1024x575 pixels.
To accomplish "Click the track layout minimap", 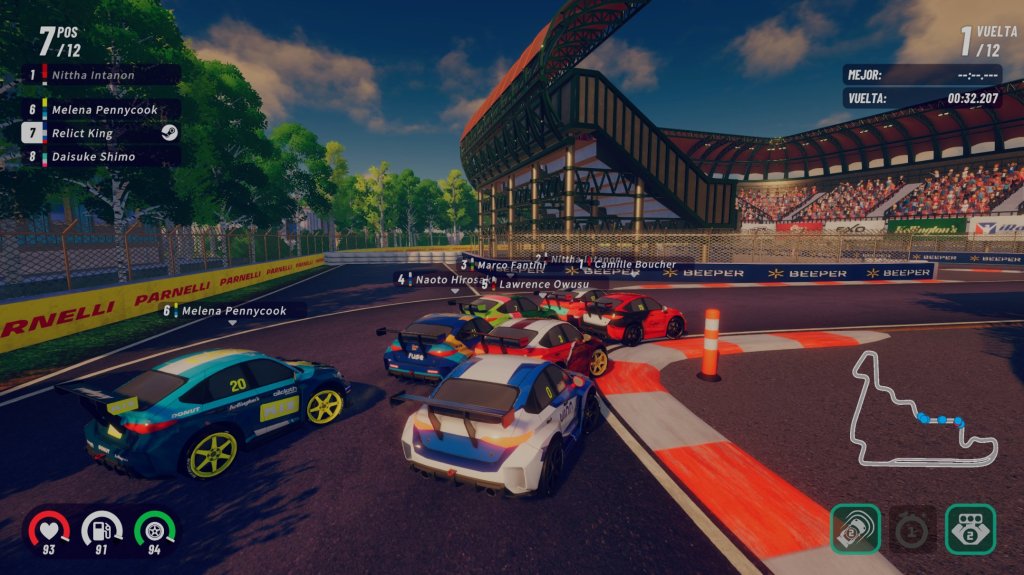I will pos(923,409).
